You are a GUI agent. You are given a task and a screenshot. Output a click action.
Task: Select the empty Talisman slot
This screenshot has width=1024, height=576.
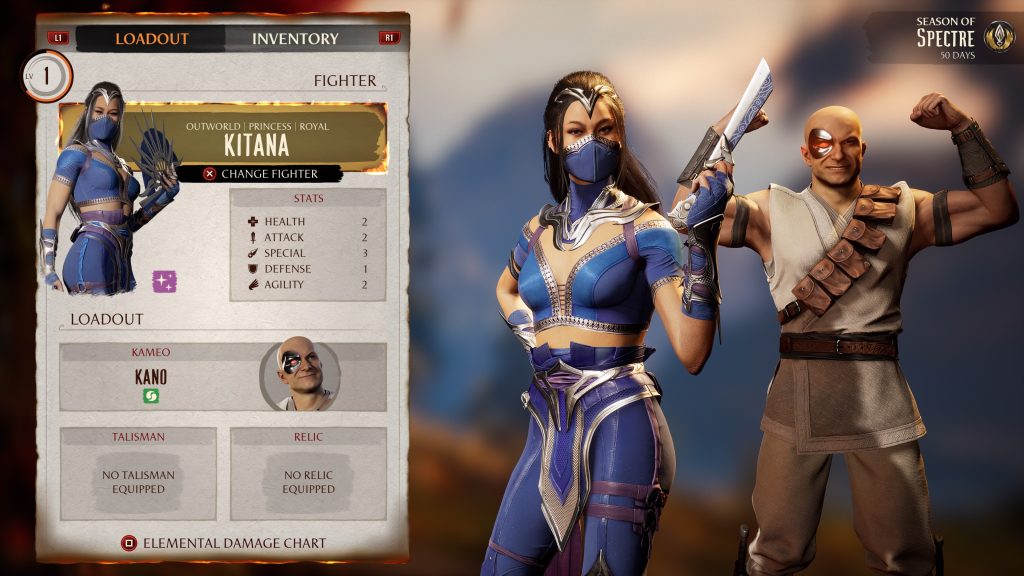click(138, 474)
